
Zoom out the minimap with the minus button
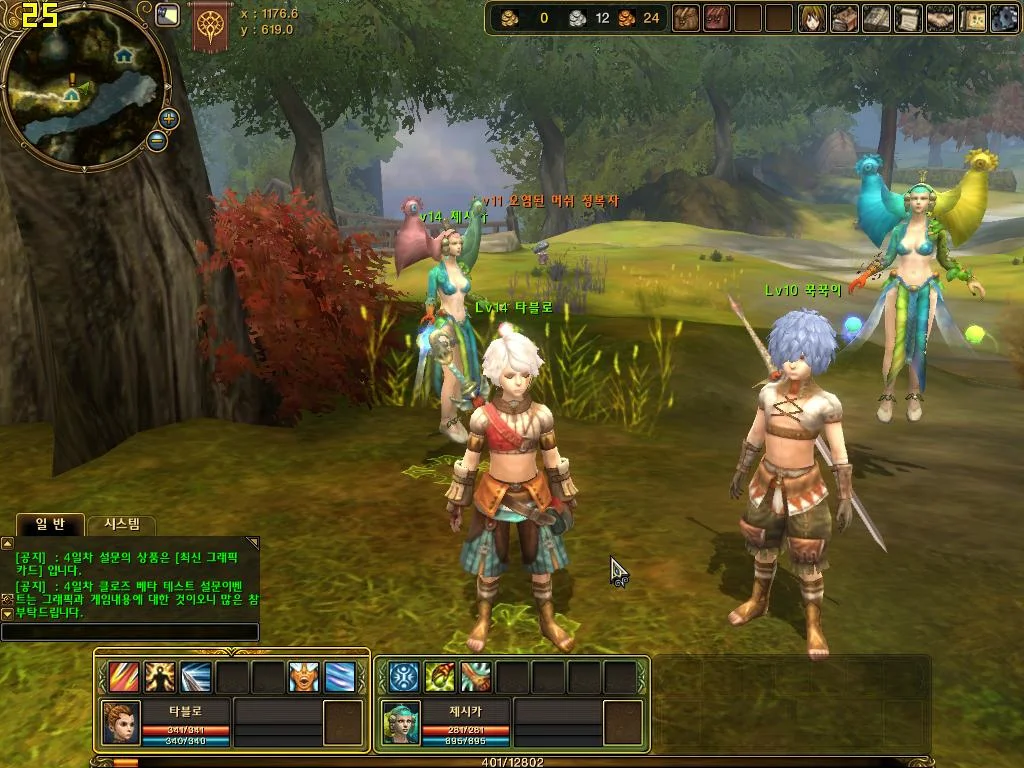157,140
